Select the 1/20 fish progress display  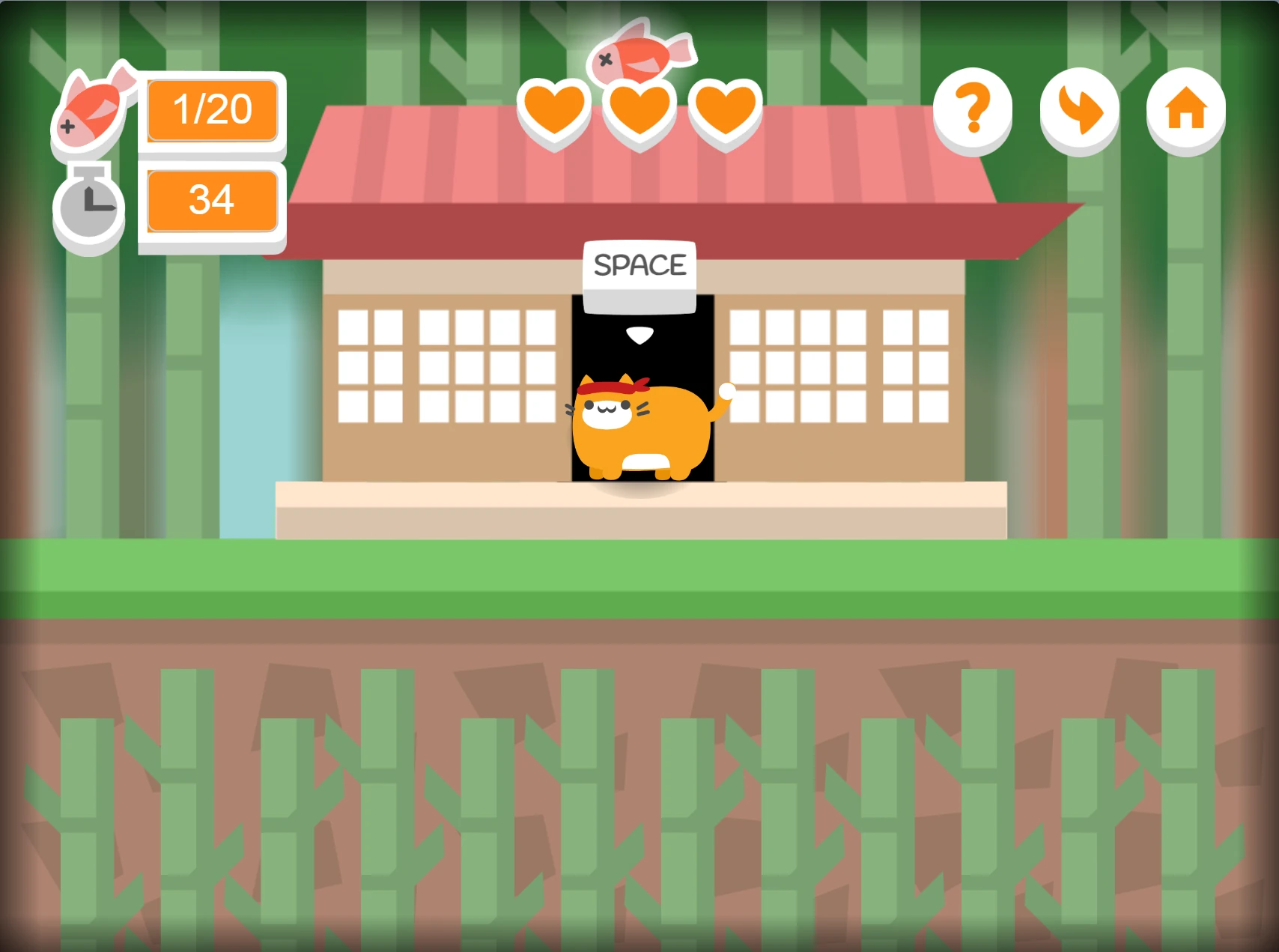212,111
